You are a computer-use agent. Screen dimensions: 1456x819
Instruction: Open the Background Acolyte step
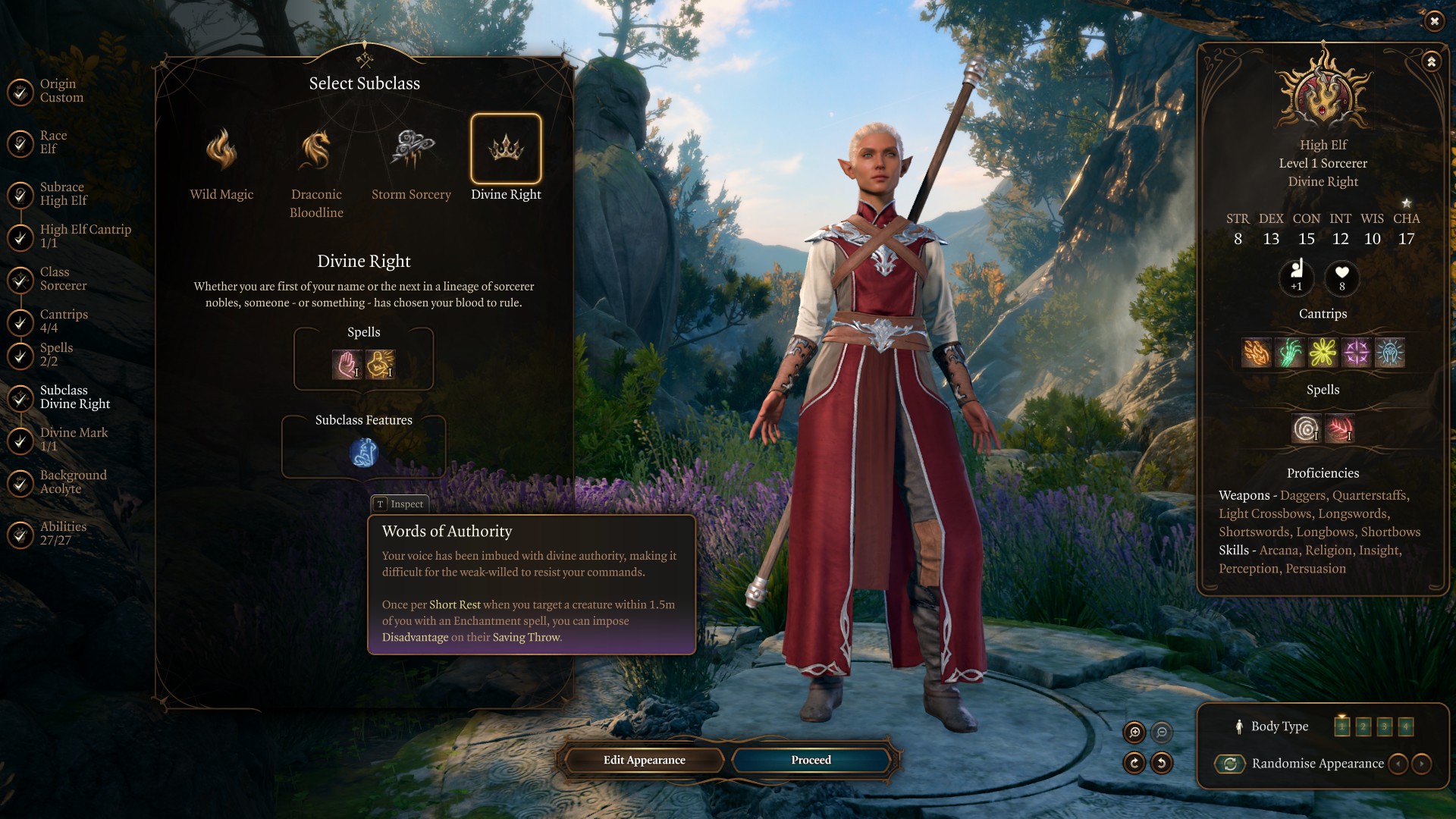(x=73, y=482)
